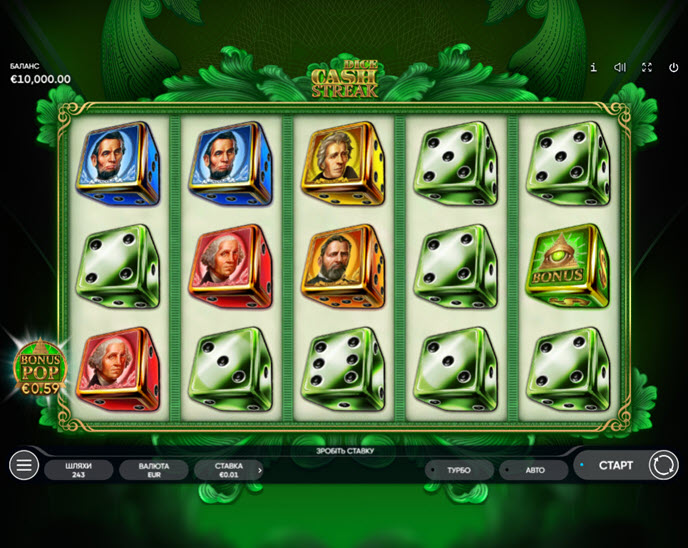The image size is (688, 548).
Task: Click the ВАЛЮТА EUR currency pill
Action: tap(154, 469)
